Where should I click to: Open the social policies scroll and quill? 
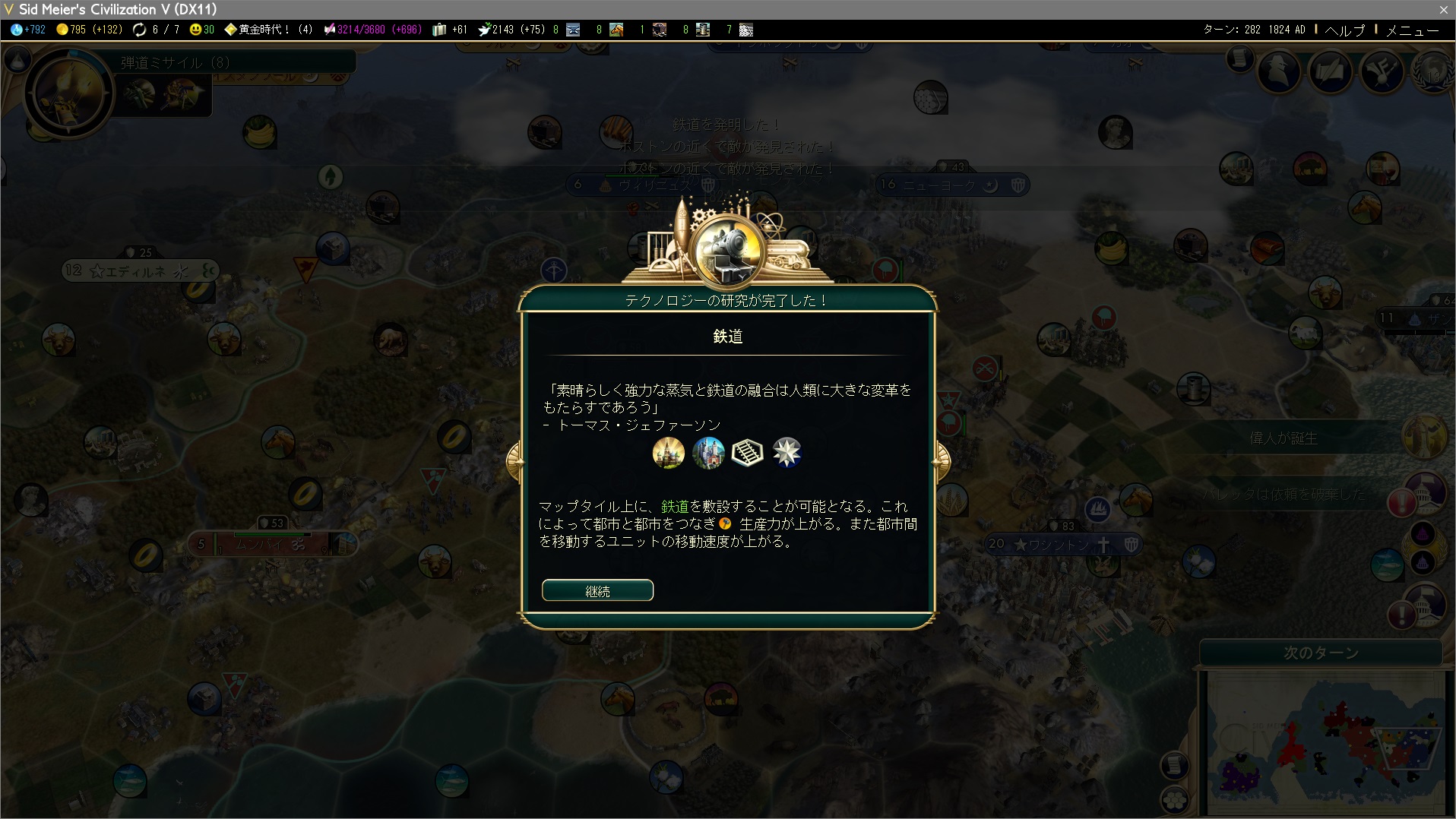(x=1331, y=71)
